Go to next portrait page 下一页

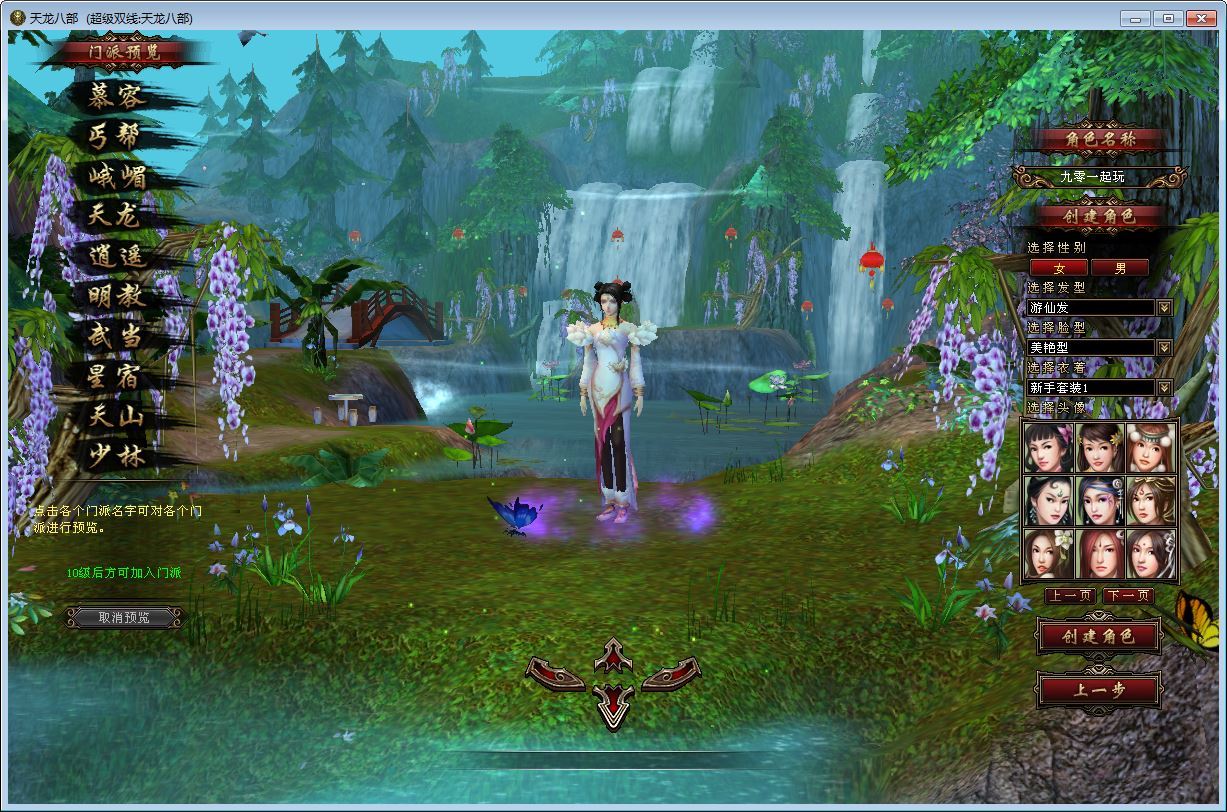1129,596
